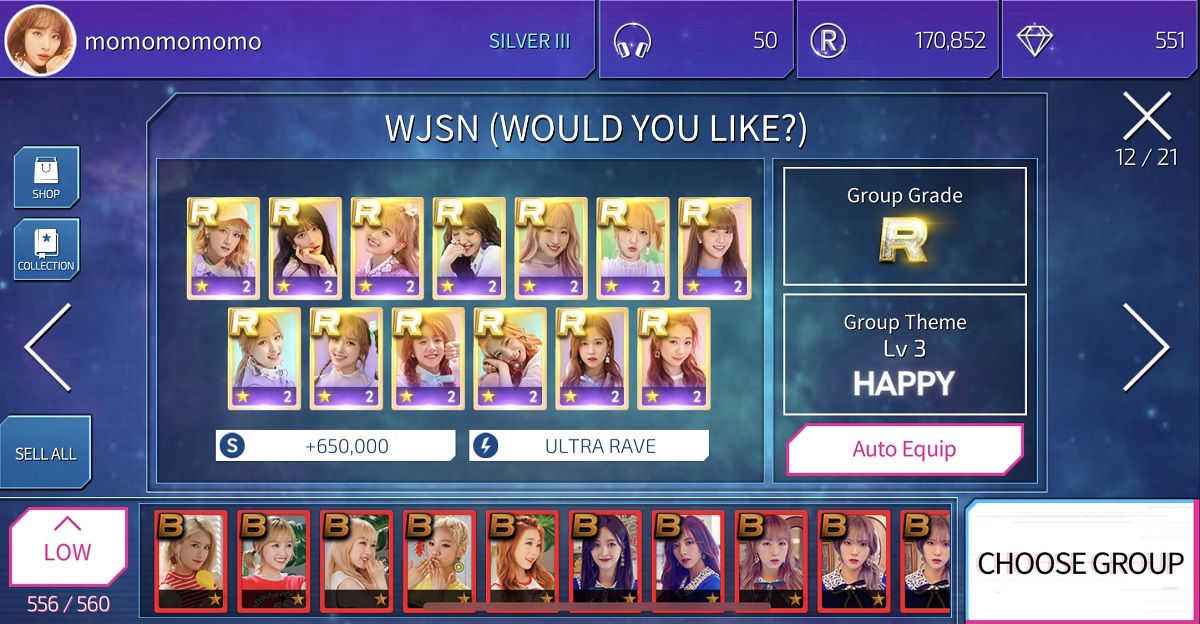Go to the next group
Image resolution: width=1200 pixels, height=624 pixels.
pyautogui.click(x=1146, y=347)
